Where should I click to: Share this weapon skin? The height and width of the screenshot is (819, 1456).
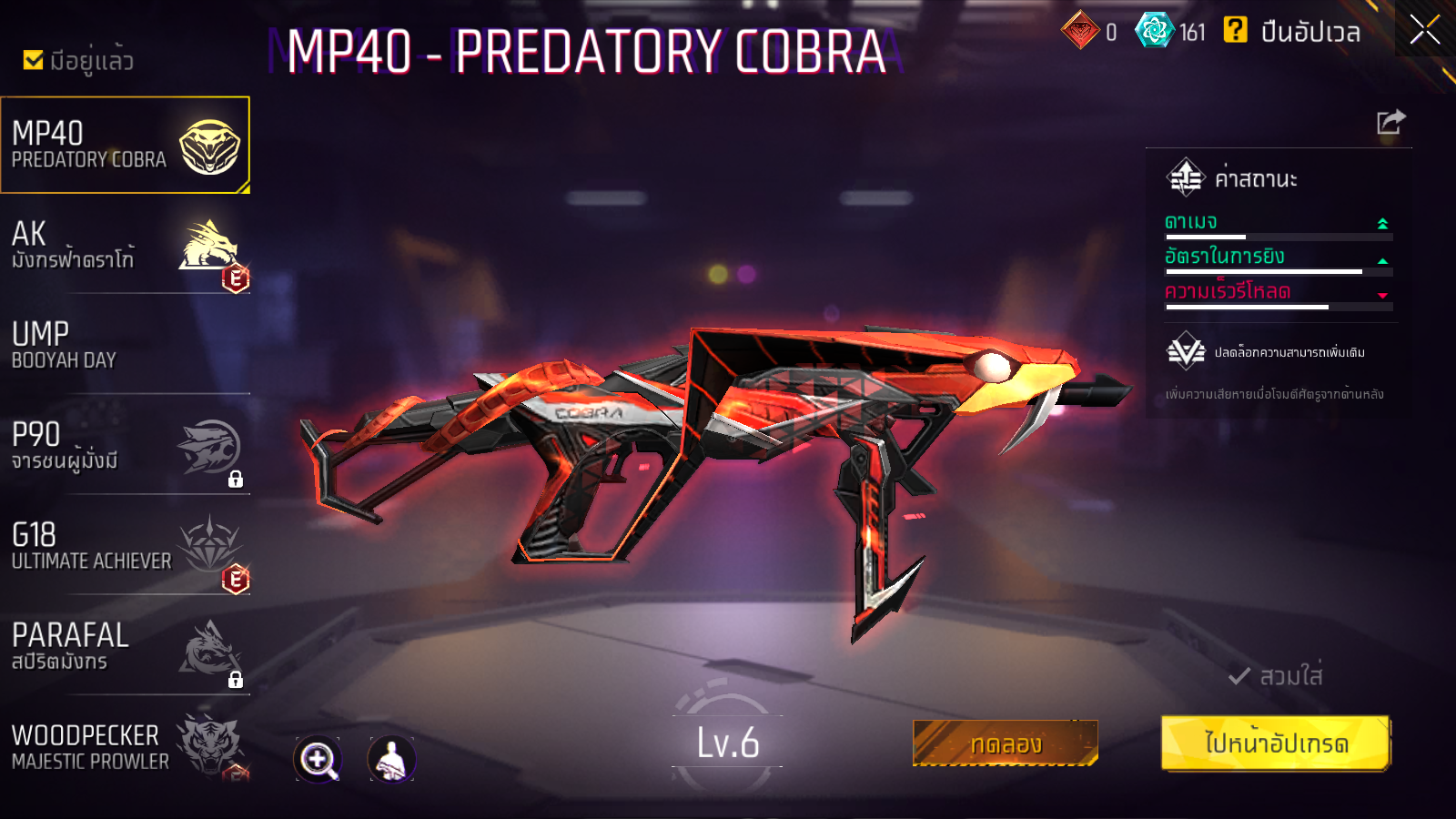tap(1390, 122)
